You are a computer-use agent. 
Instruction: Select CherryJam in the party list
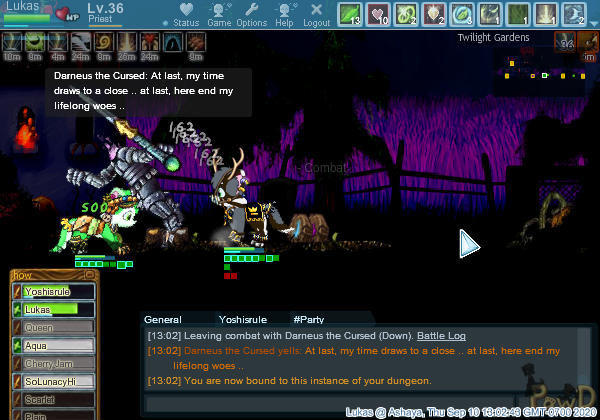(56, 364)
